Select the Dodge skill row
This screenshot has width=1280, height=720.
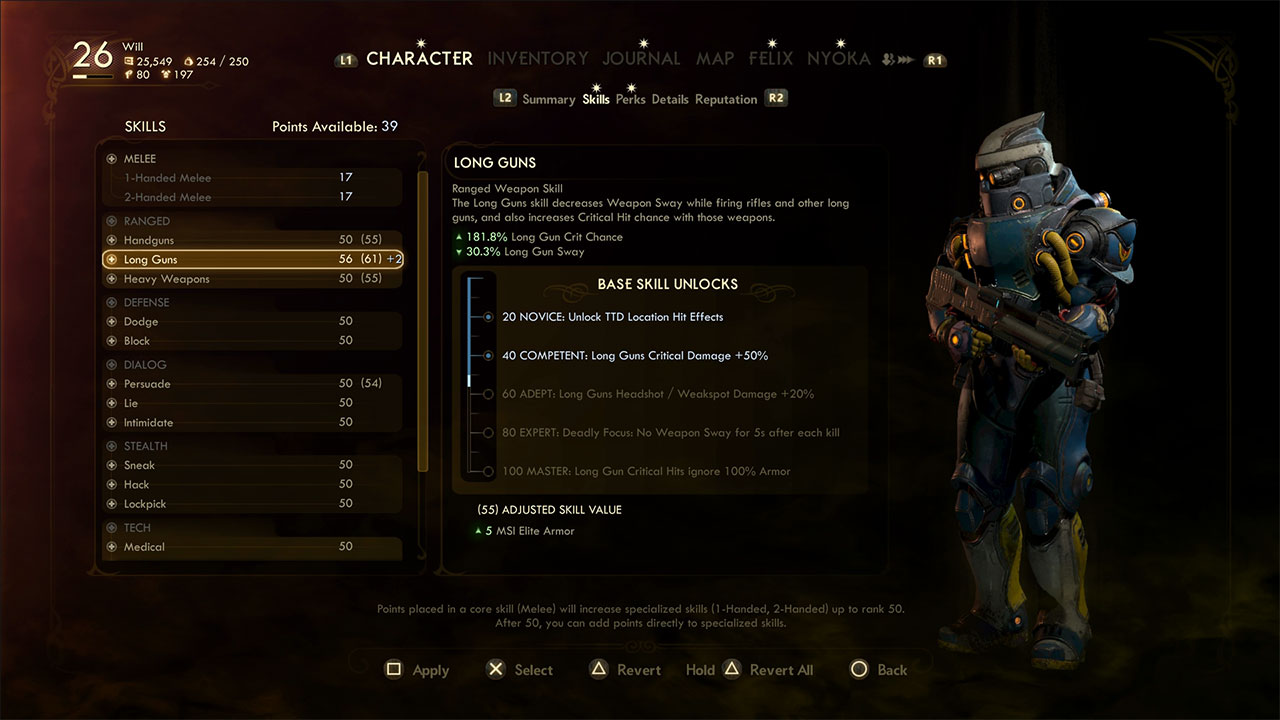[252, 322]
